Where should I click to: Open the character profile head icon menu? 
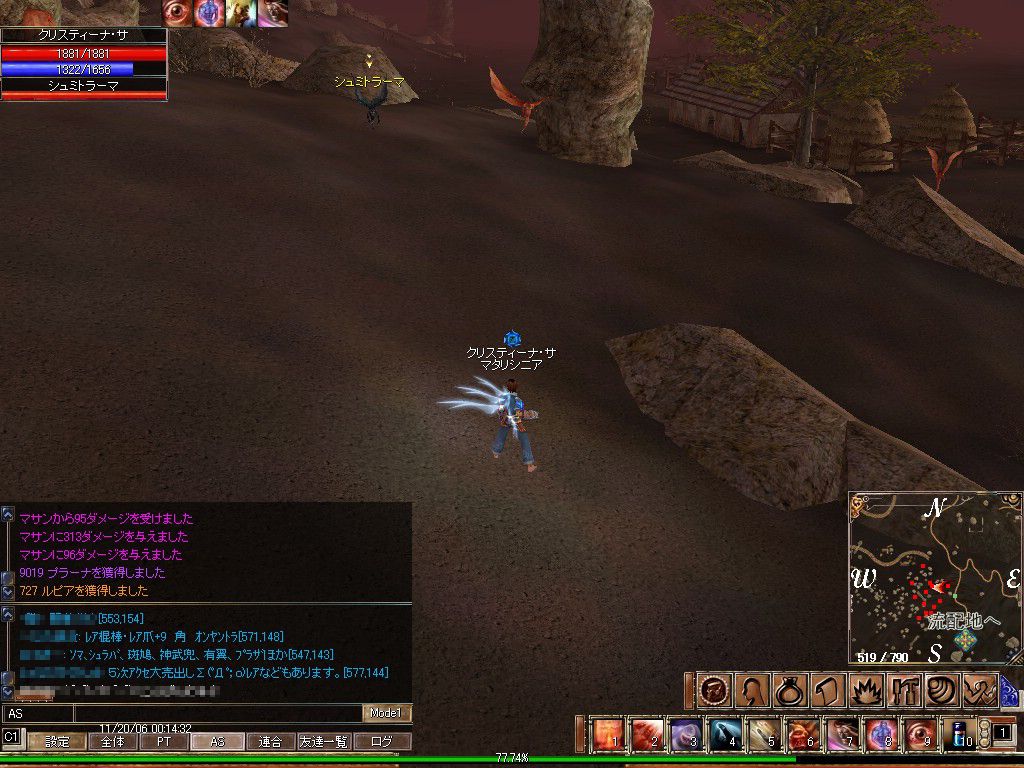(x=751, y=690)
